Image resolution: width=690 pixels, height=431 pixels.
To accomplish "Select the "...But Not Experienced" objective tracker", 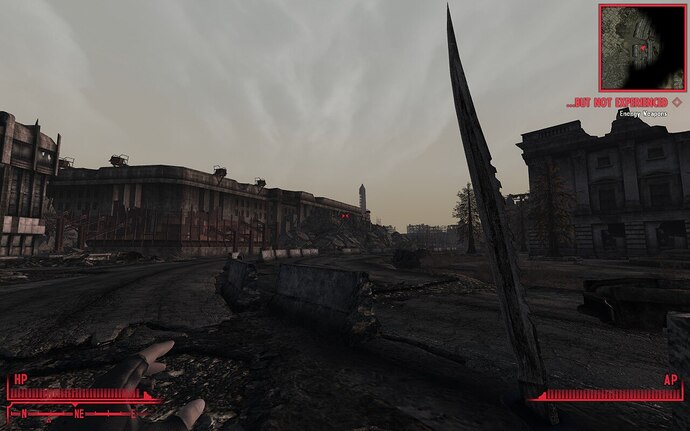I will (617, 102).
